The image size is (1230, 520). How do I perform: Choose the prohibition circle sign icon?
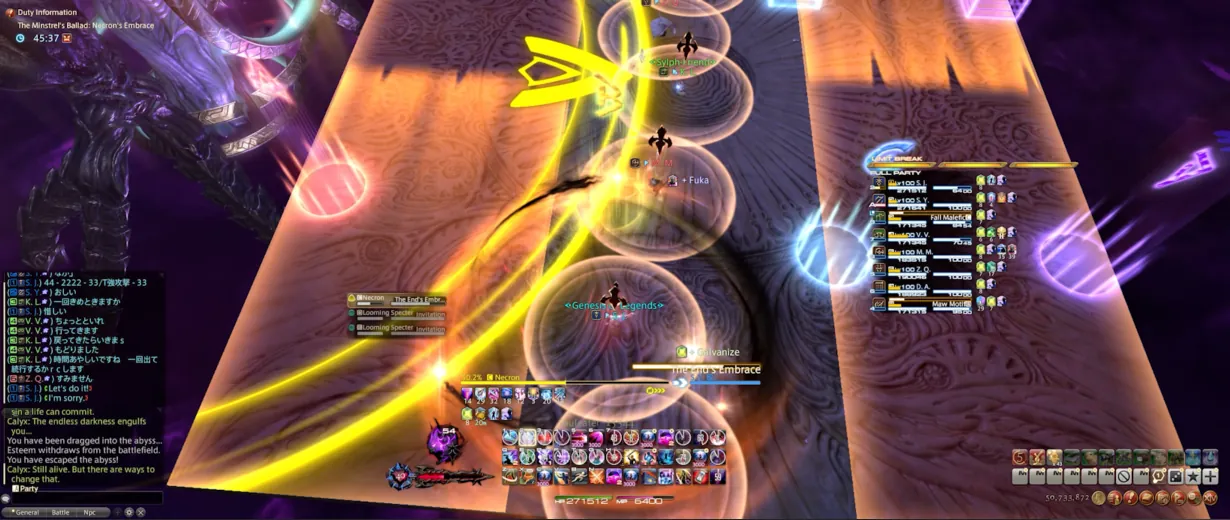[1124, 476]
